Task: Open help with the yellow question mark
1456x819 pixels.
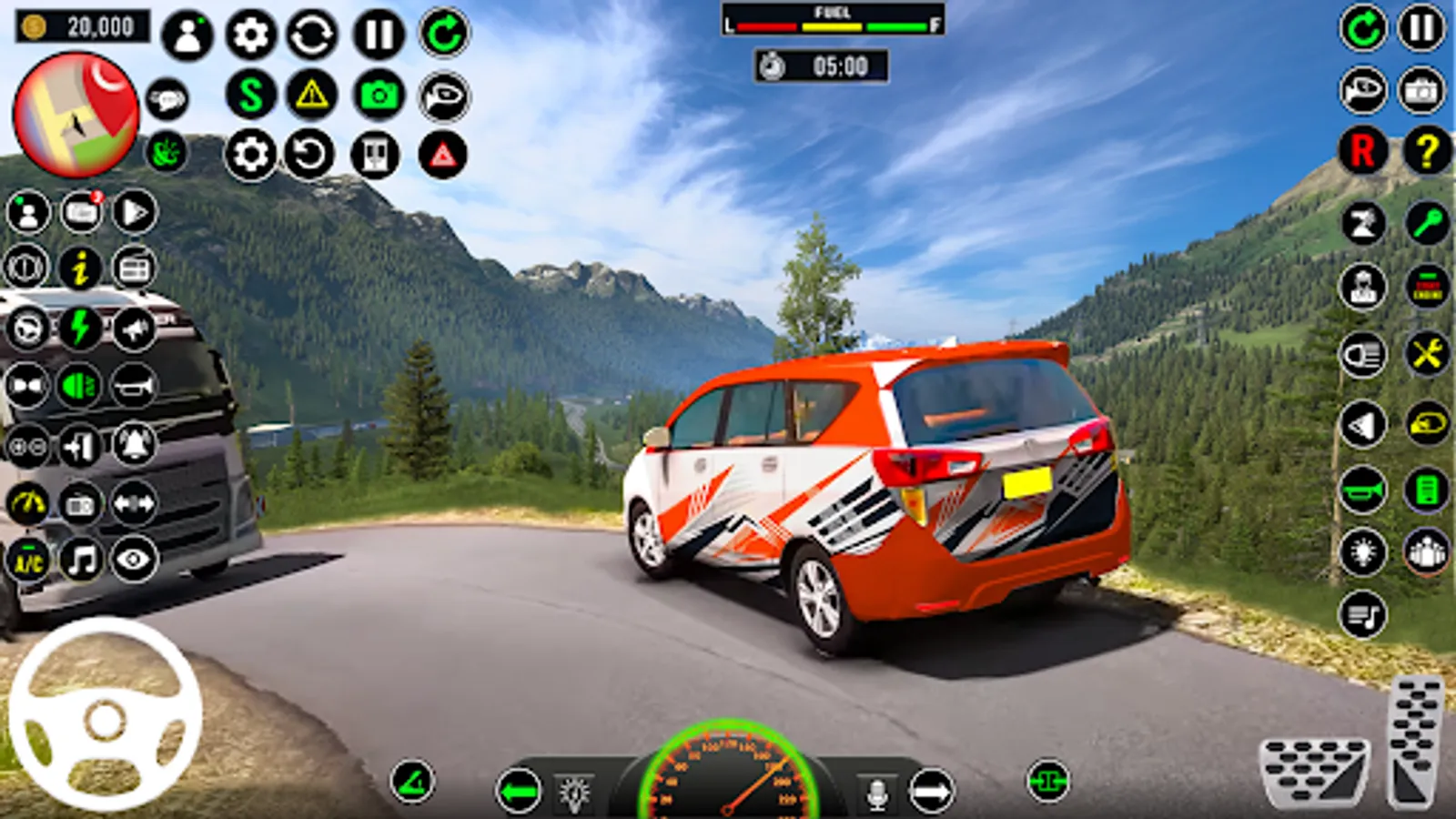Action: tap(1426, 150)
